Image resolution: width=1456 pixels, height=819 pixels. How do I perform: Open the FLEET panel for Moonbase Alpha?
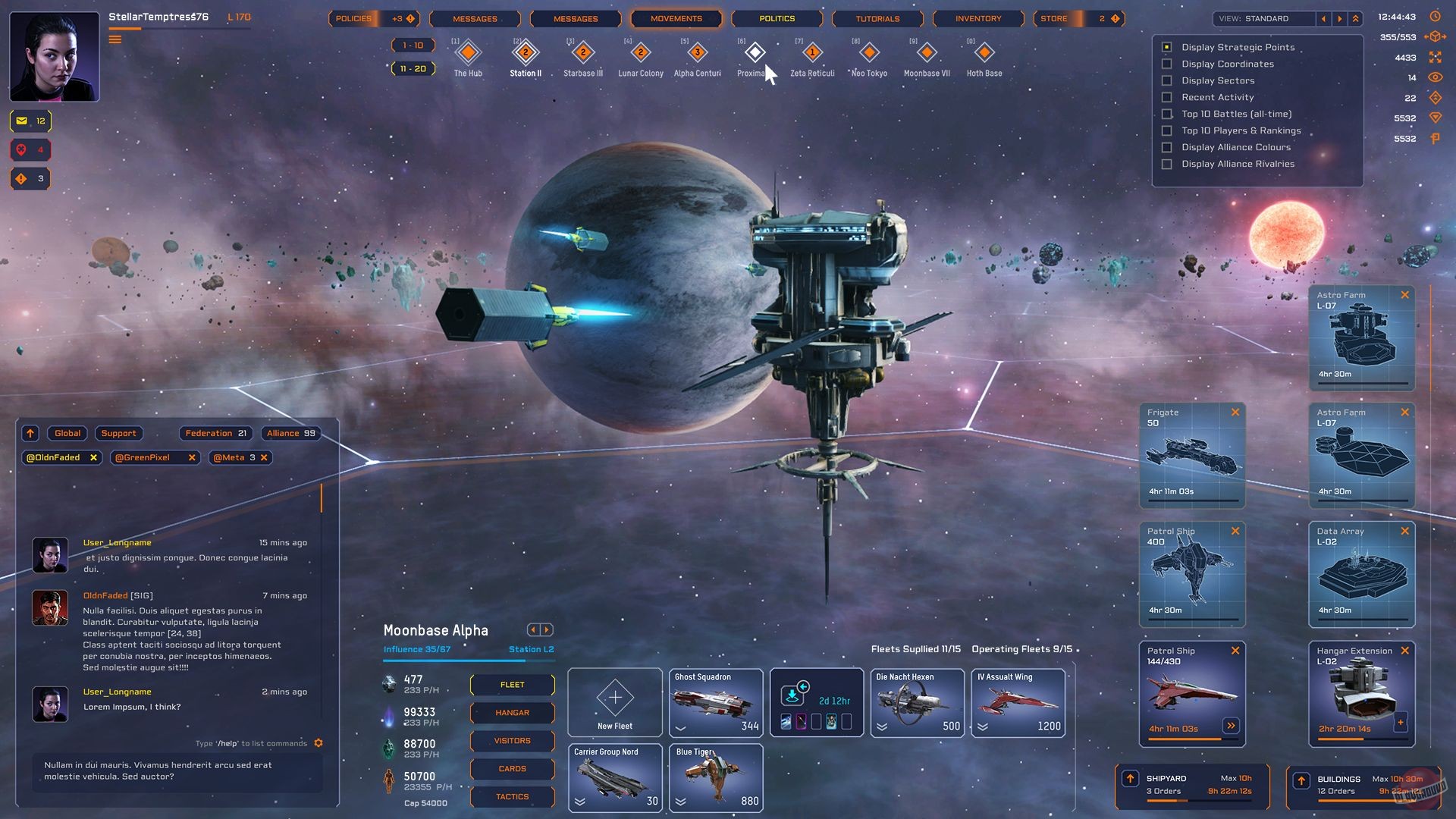[x=512, y=685]
